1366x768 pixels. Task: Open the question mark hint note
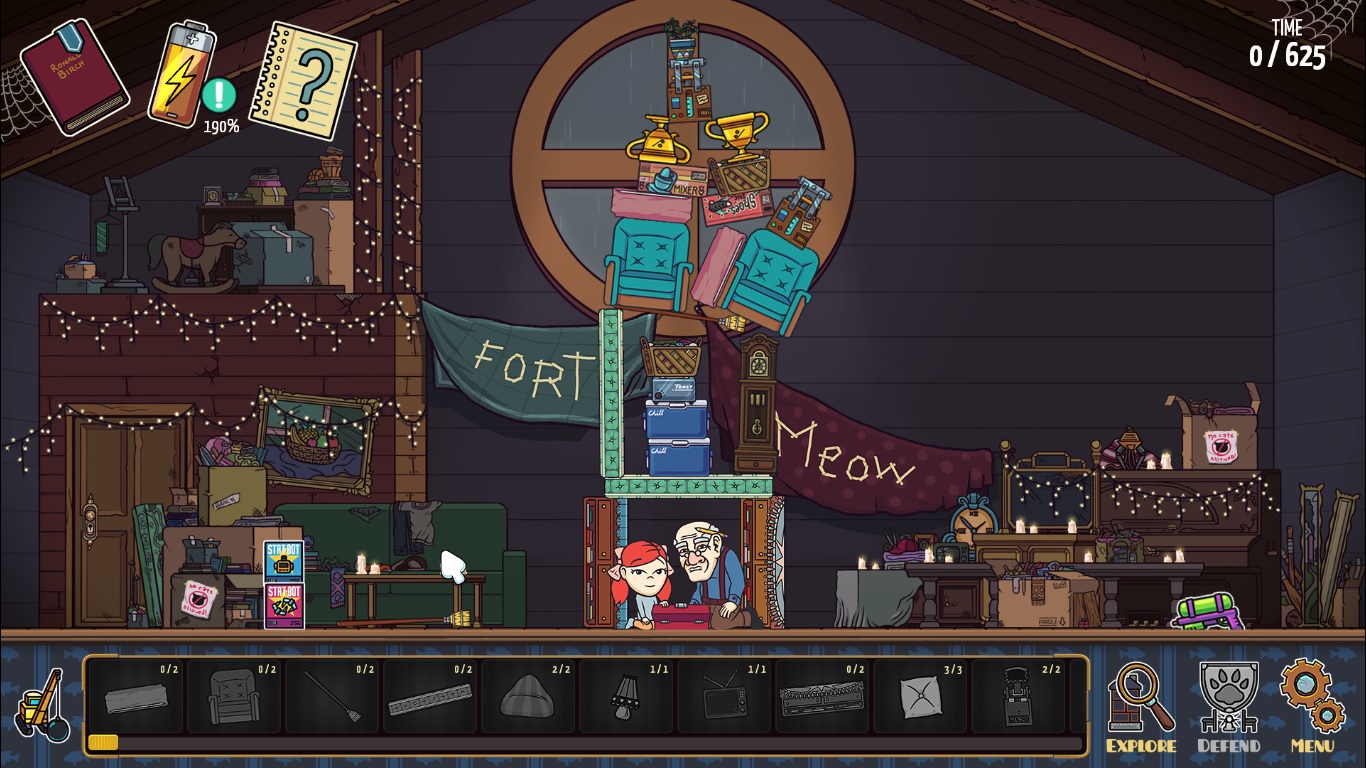pos(303,80)
